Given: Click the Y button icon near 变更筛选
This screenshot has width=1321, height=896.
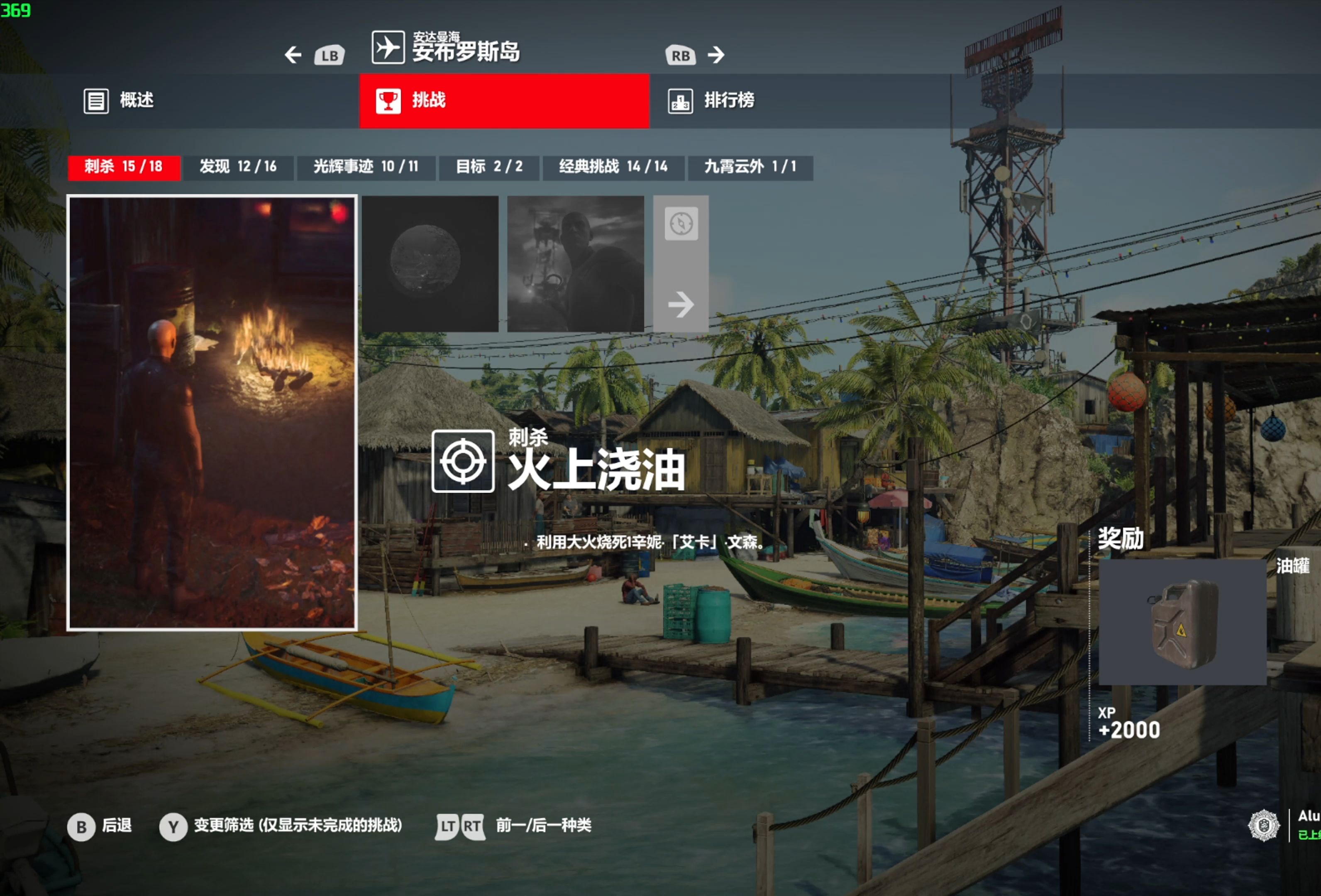Looking at the screenshot, I should point(173,827).
